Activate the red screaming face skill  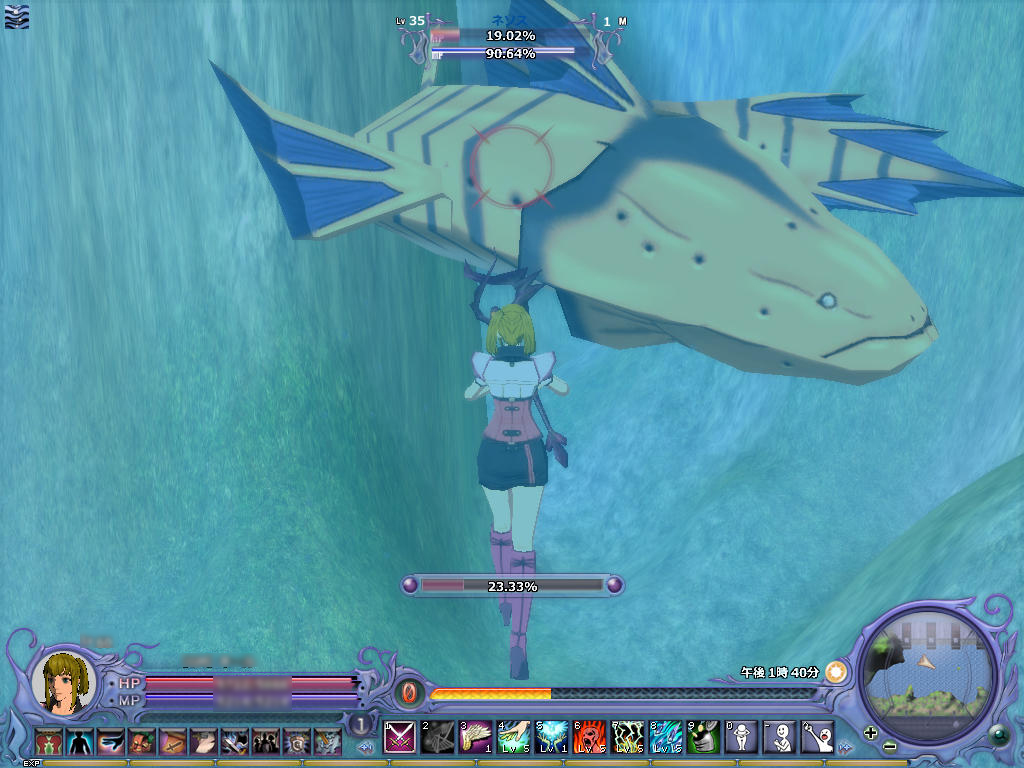(x=589, y=738)
